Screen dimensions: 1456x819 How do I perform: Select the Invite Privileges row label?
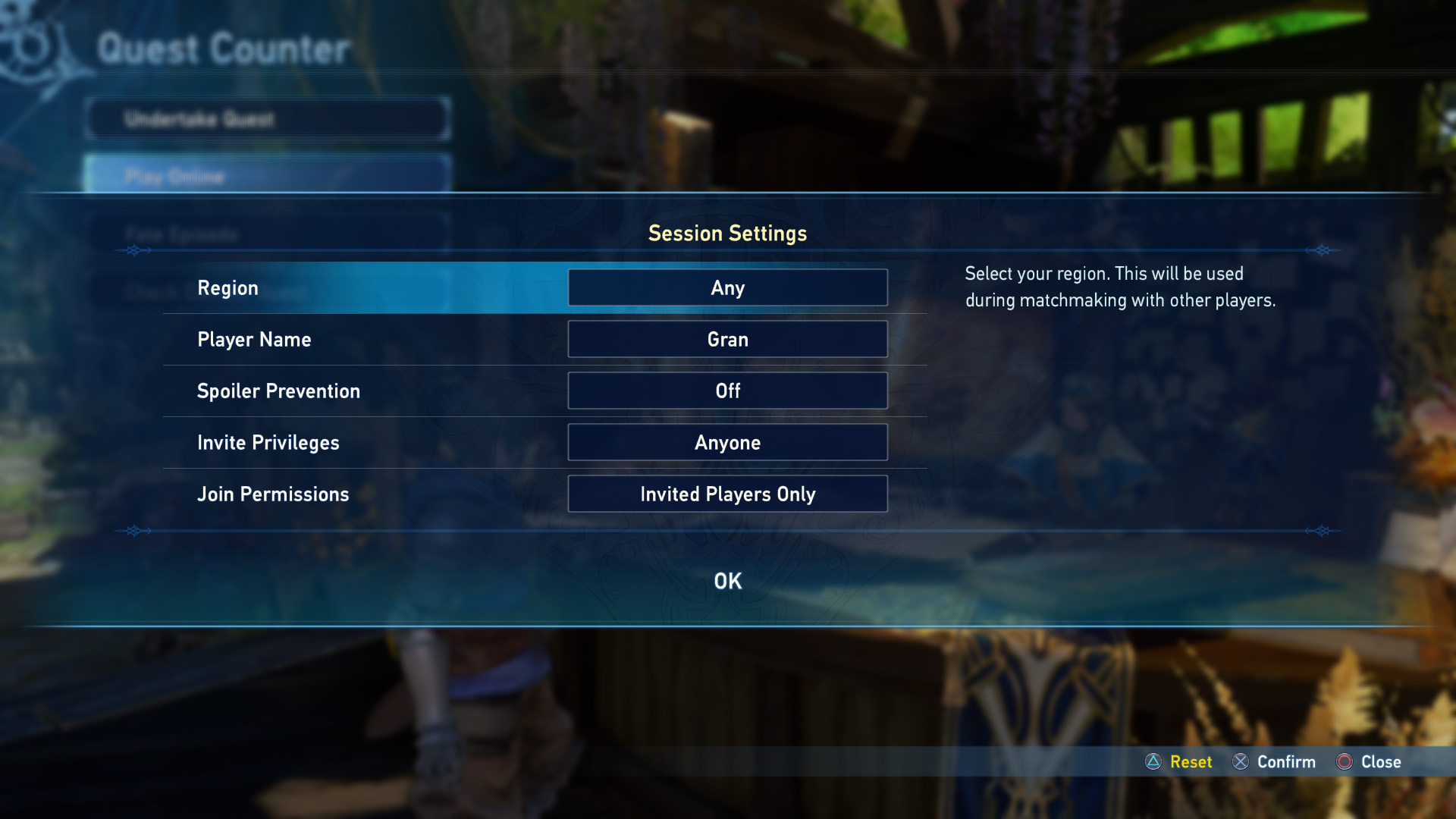pyautogui.click(x=268, y=443)
